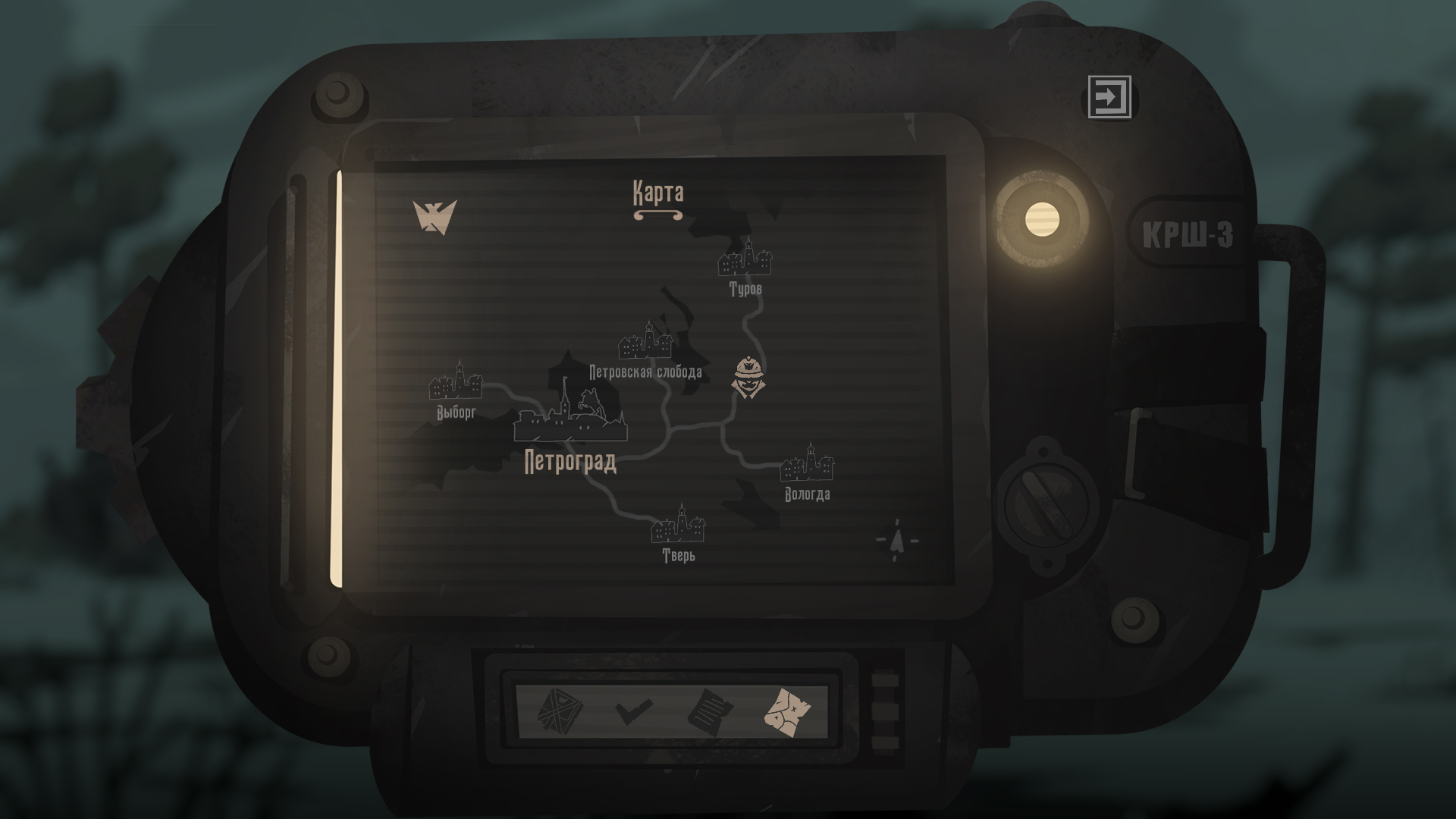This screenshot has height=819, width=1456.
Task: Click the compass arrow on the map
Action: 898,540
